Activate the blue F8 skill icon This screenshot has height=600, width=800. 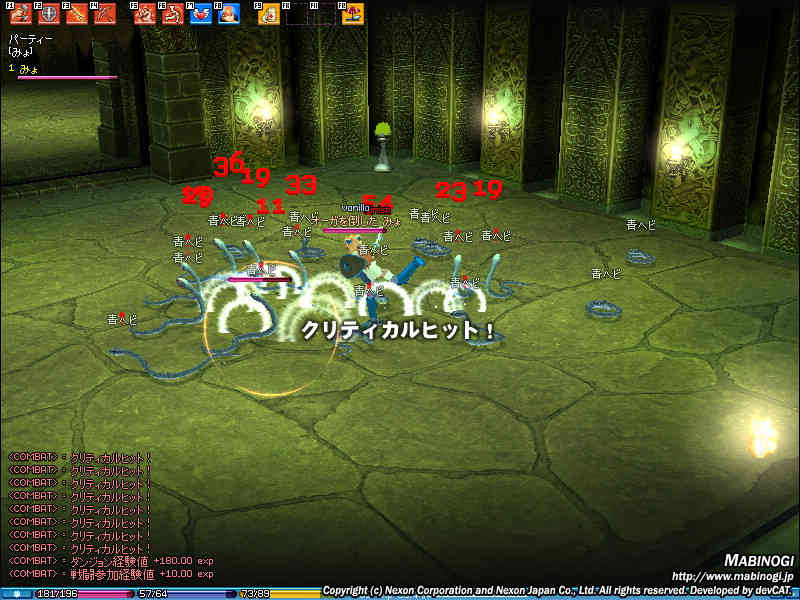(x=229, y=14)
